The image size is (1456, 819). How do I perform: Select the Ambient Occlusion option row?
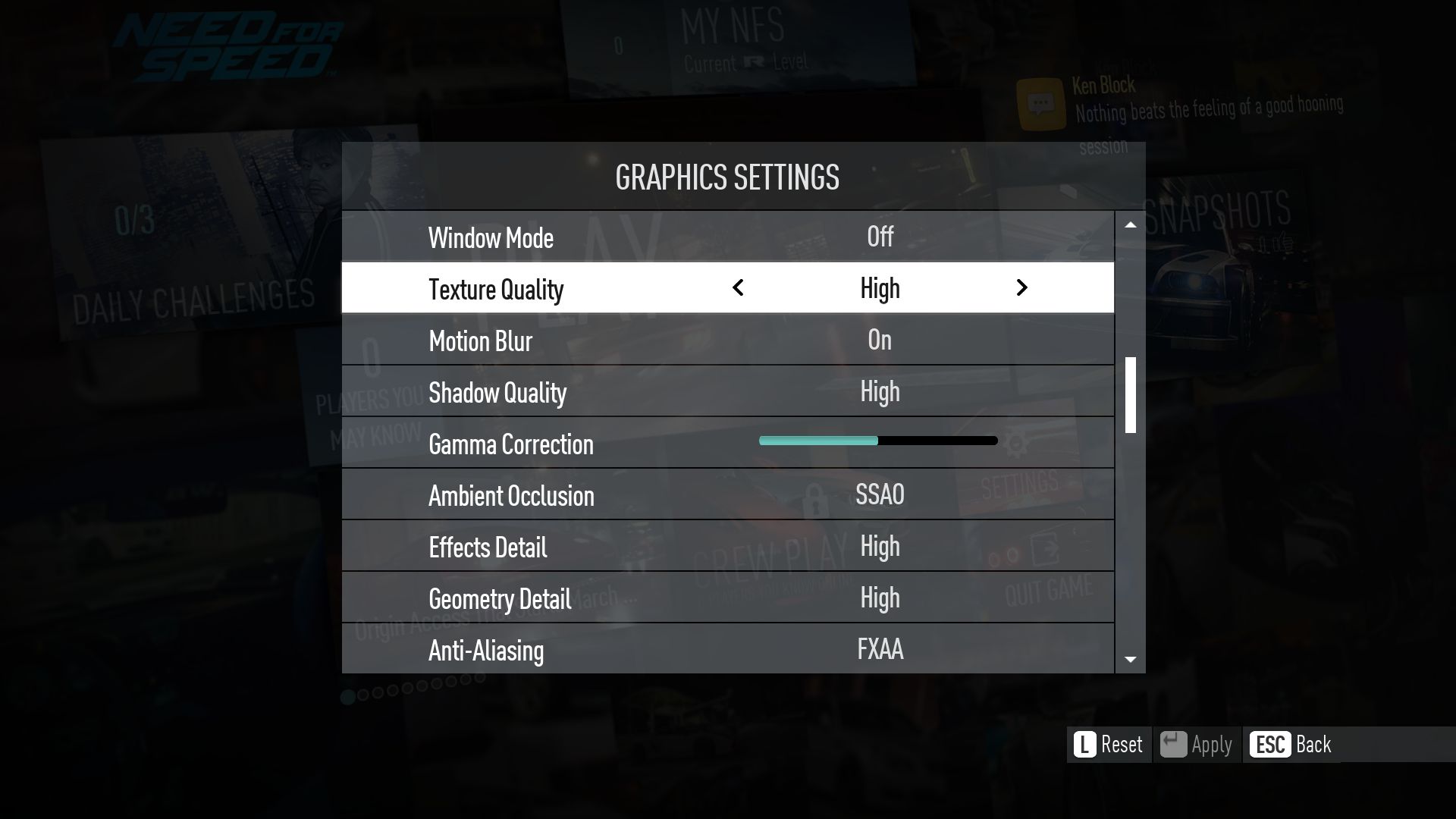click(727, 494)
